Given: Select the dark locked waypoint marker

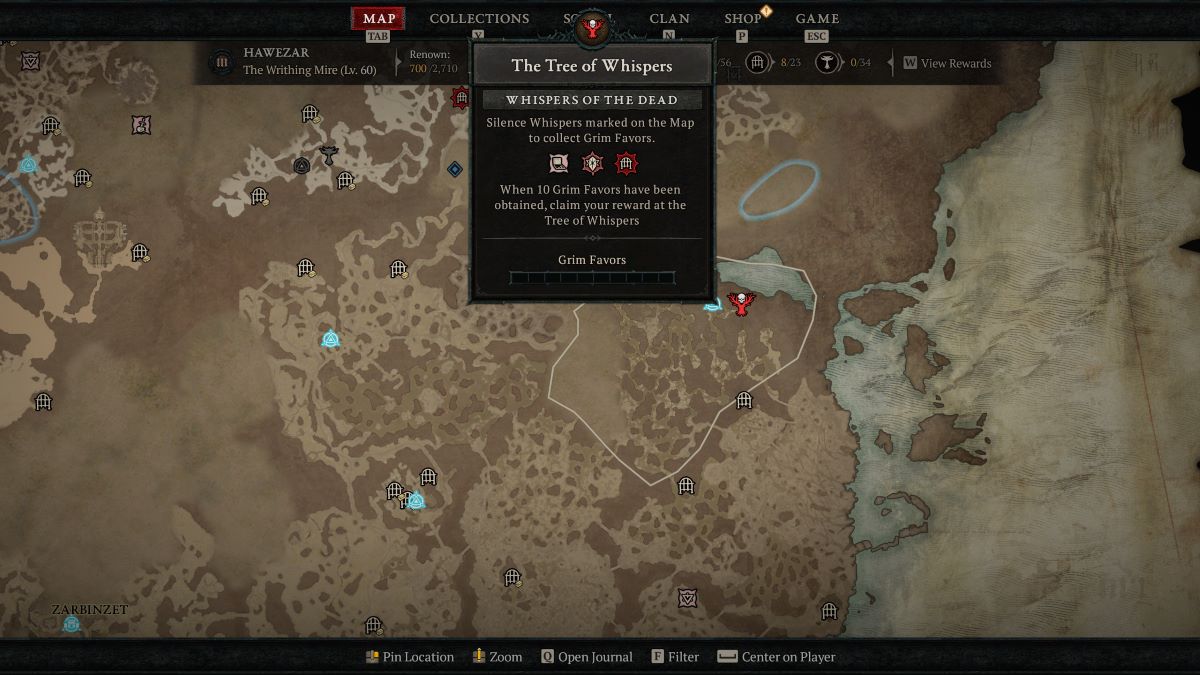Looking at the screenshot, I should pos(301,166).
